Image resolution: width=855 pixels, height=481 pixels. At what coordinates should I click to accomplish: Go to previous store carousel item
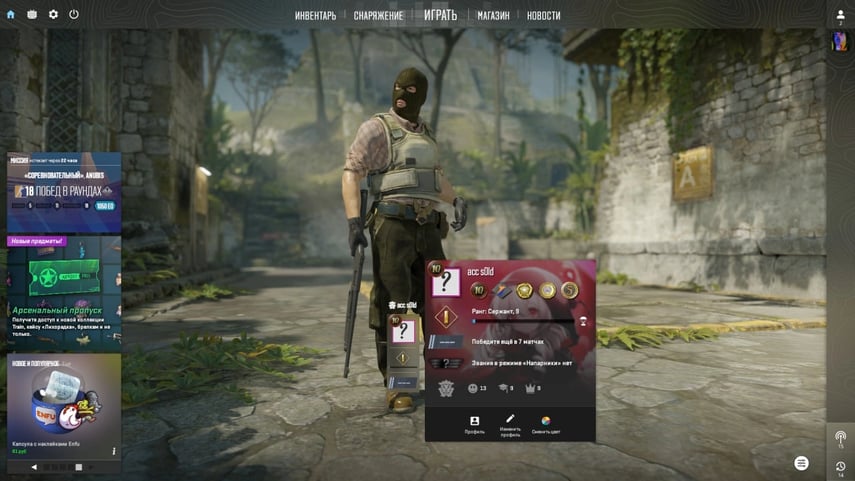pyautogui.click(x=34, y=467)
